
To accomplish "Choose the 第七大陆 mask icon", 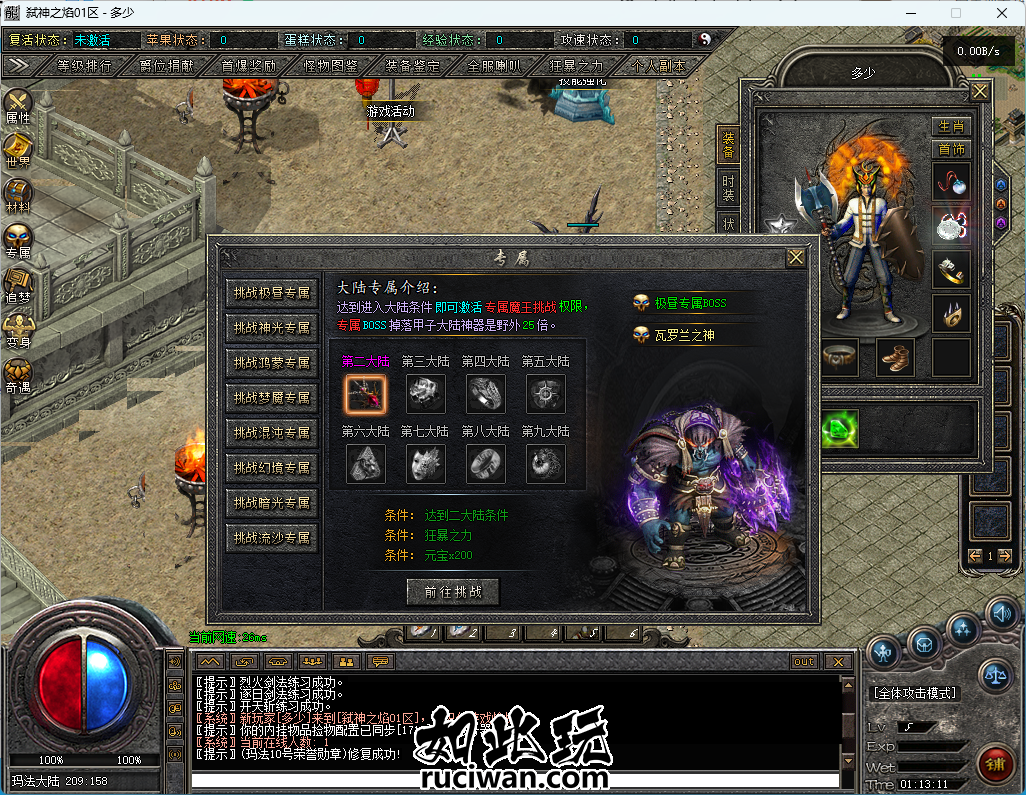I will click(x=425, y=463).
